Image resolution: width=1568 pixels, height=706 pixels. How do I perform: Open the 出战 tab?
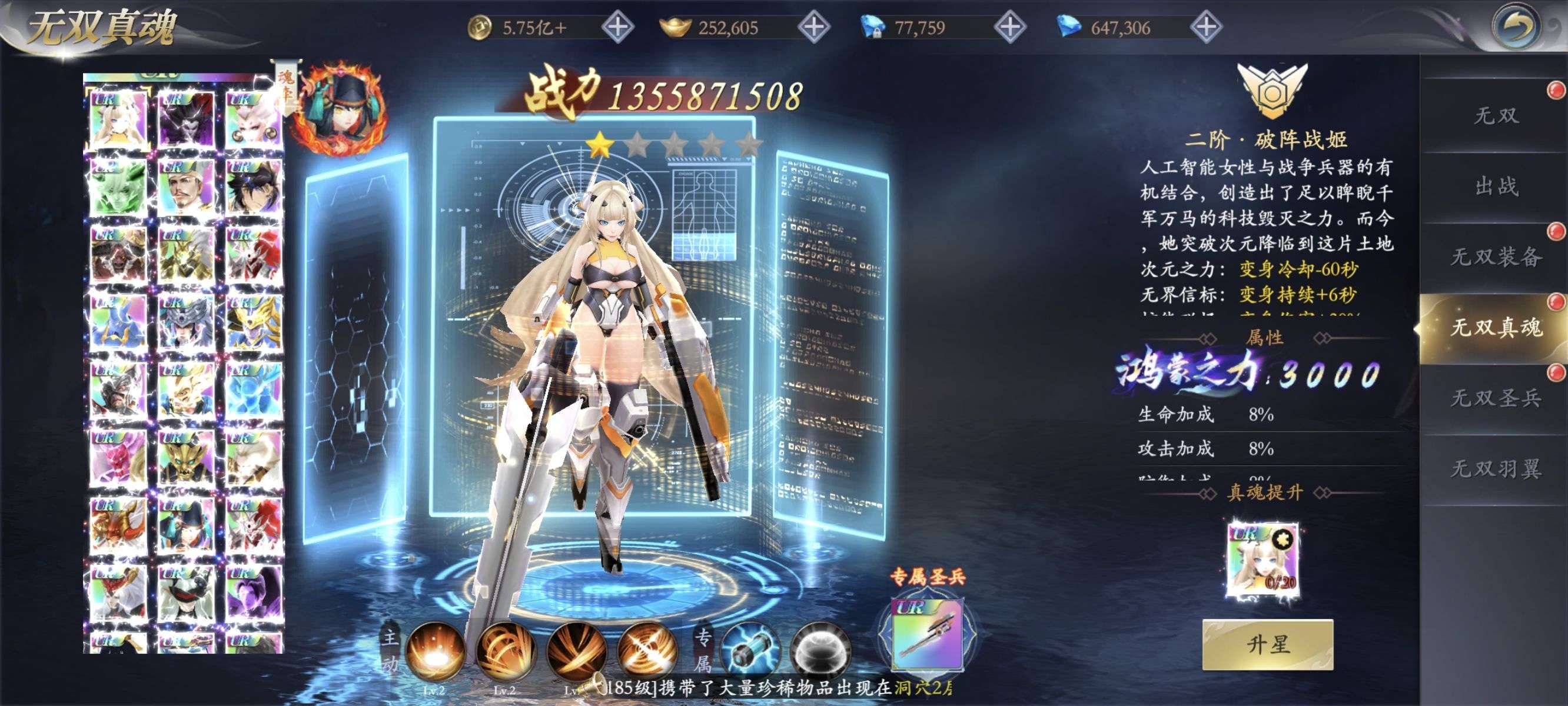(1496, 187)
